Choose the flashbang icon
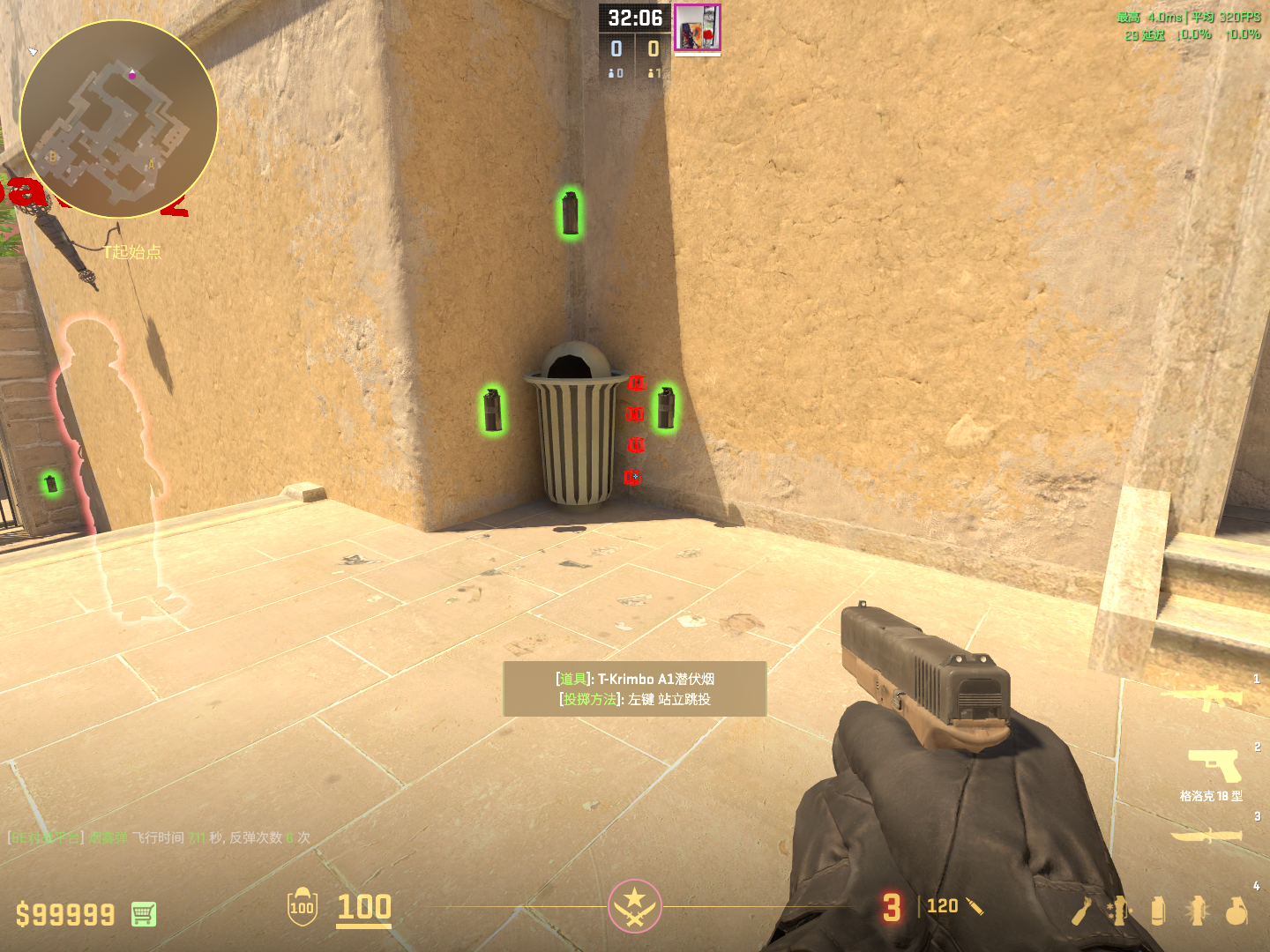Viewport: 1270px width, 952px height. [1197, 911]
